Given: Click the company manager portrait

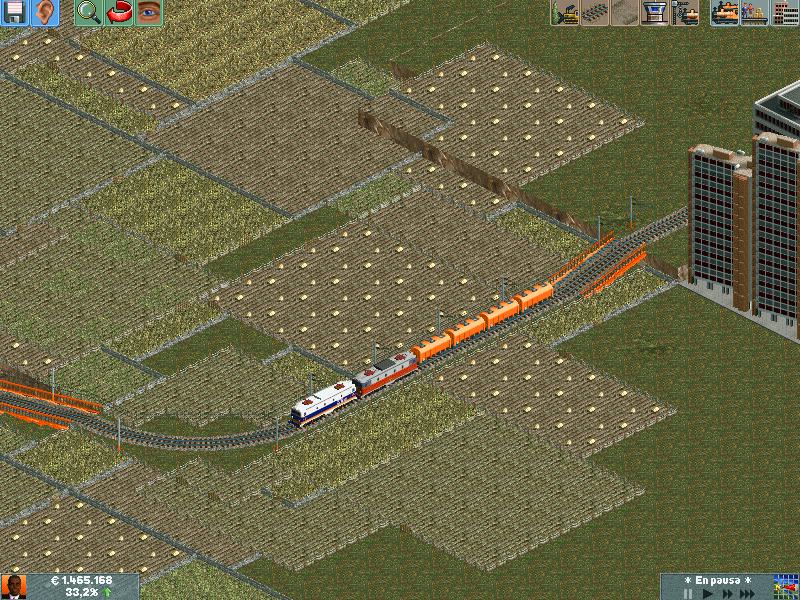Looking at the screenshot, I should click(x=13, y=587).
